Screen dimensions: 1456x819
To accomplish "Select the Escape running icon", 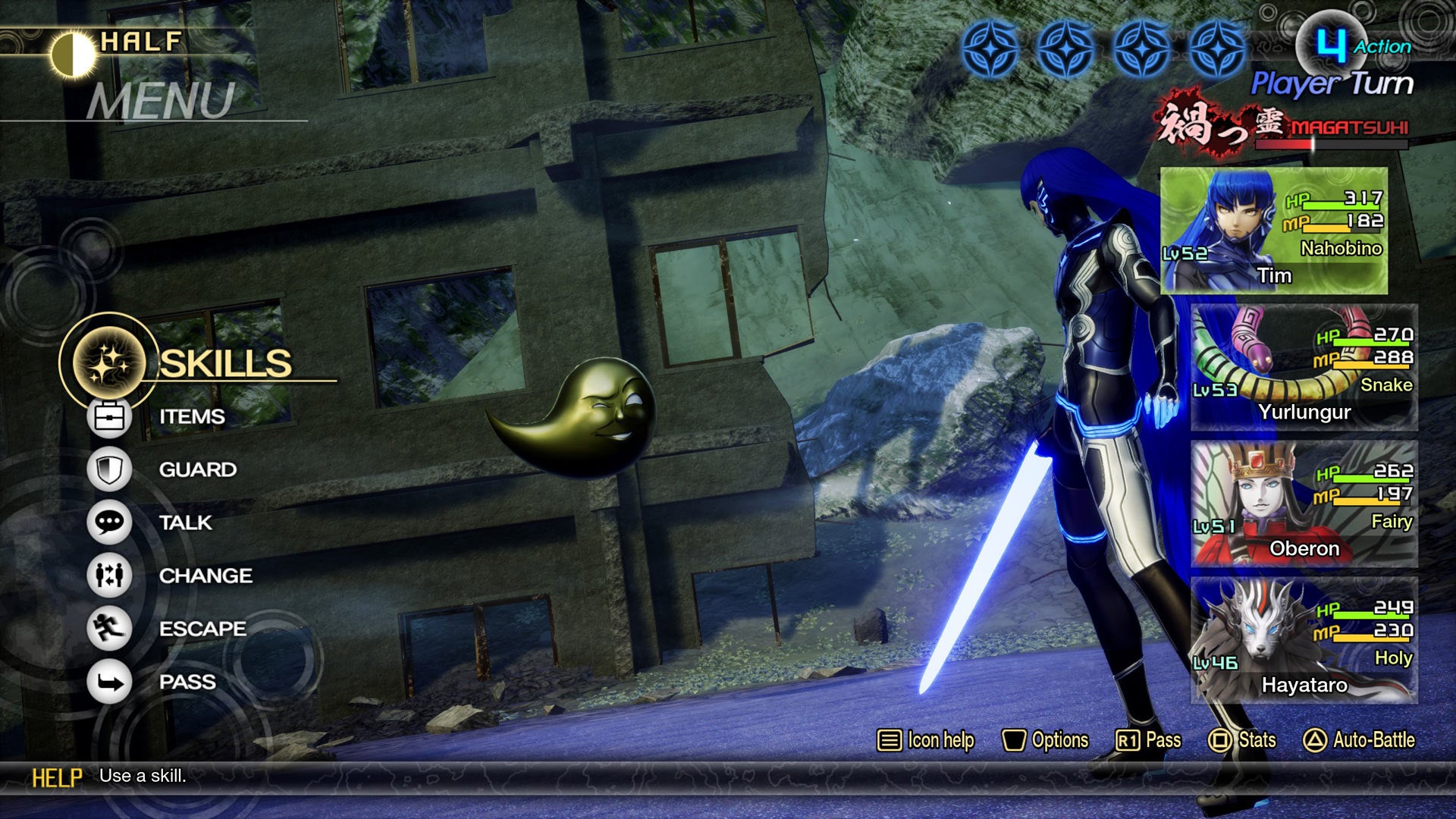I will tap(108, 628).
